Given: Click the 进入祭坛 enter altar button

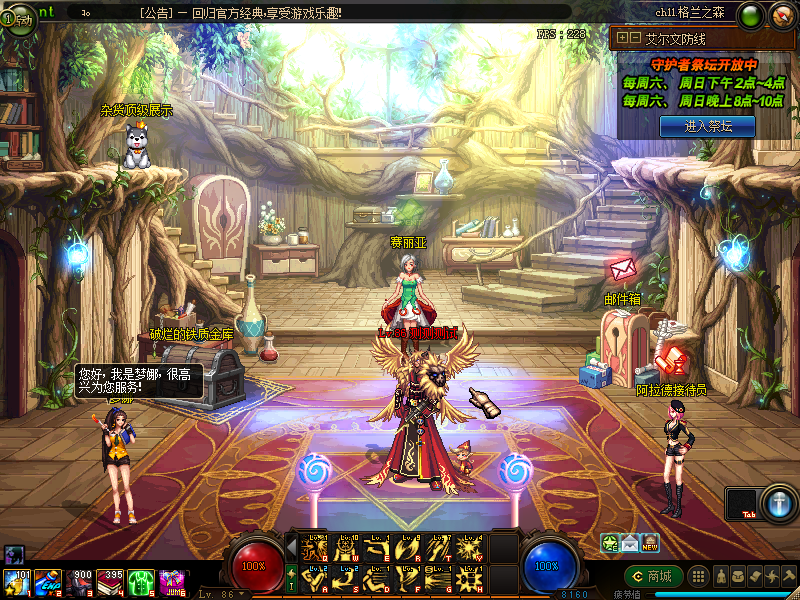Looking at the screenshot, I should (x=707, y=126).
